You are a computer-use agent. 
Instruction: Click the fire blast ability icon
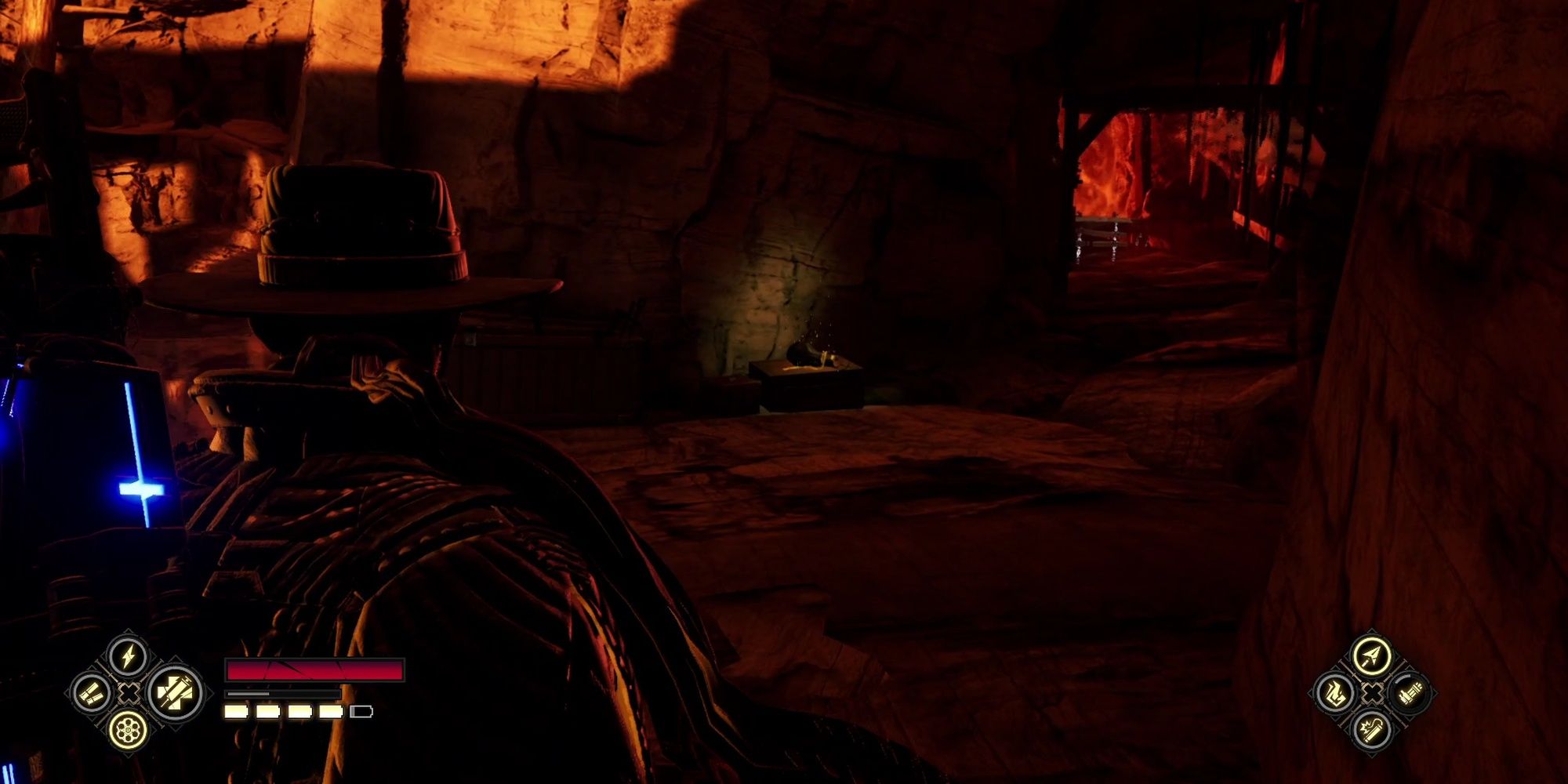coord(1336,694)
